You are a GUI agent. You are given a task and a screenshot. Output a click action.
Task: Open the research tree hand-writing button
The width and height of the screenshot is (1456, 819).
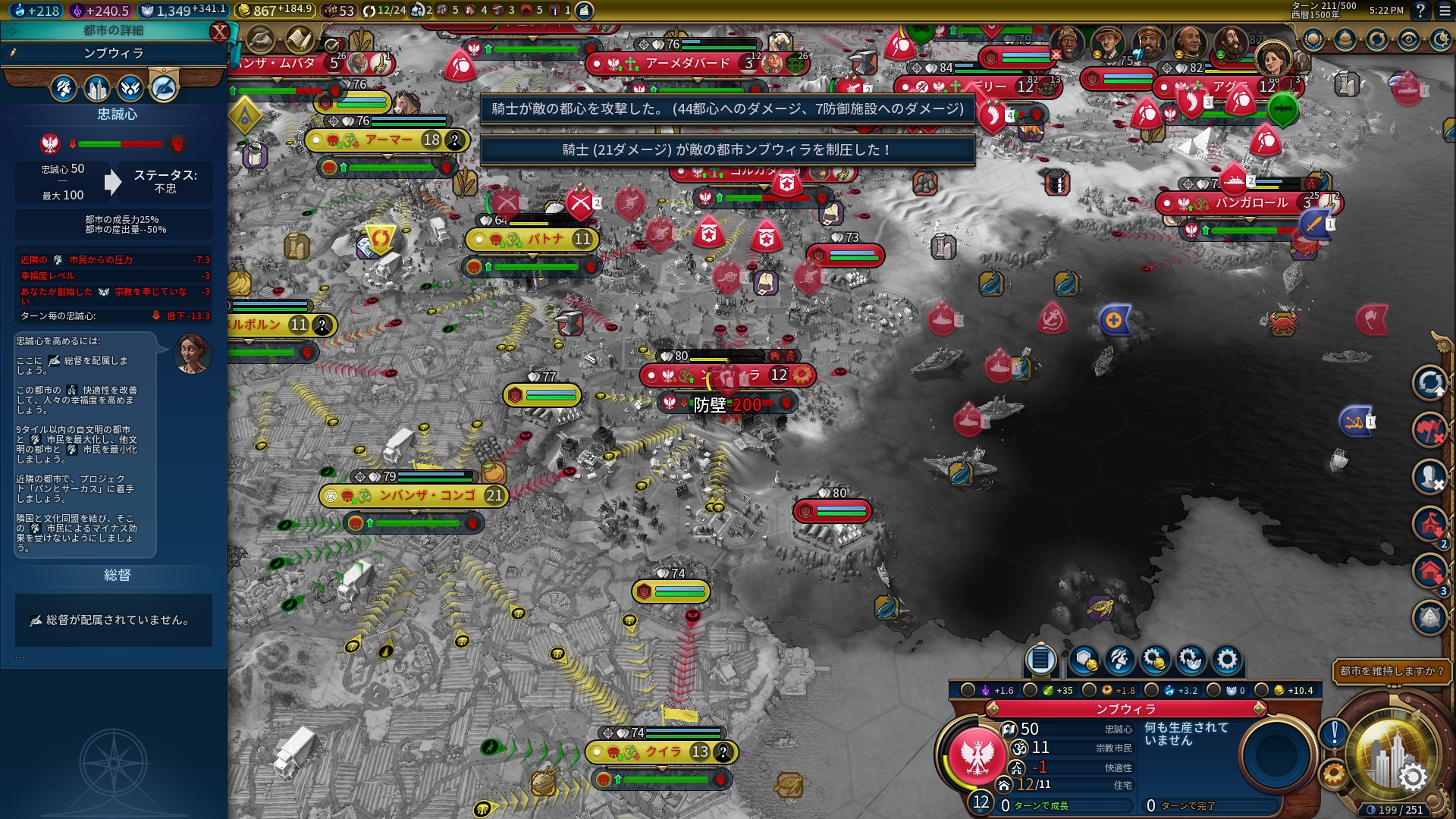tap(260, 39)
